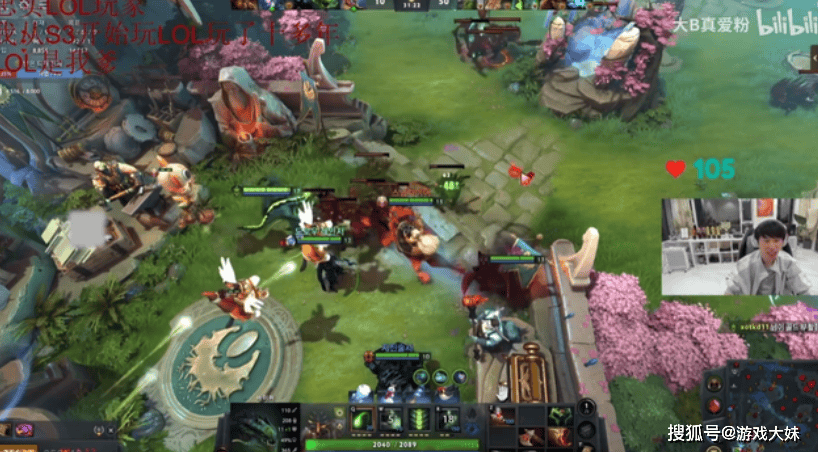
Task: Use the green item in the inventory
Action: pyautogui.click(x=559, y=413)
